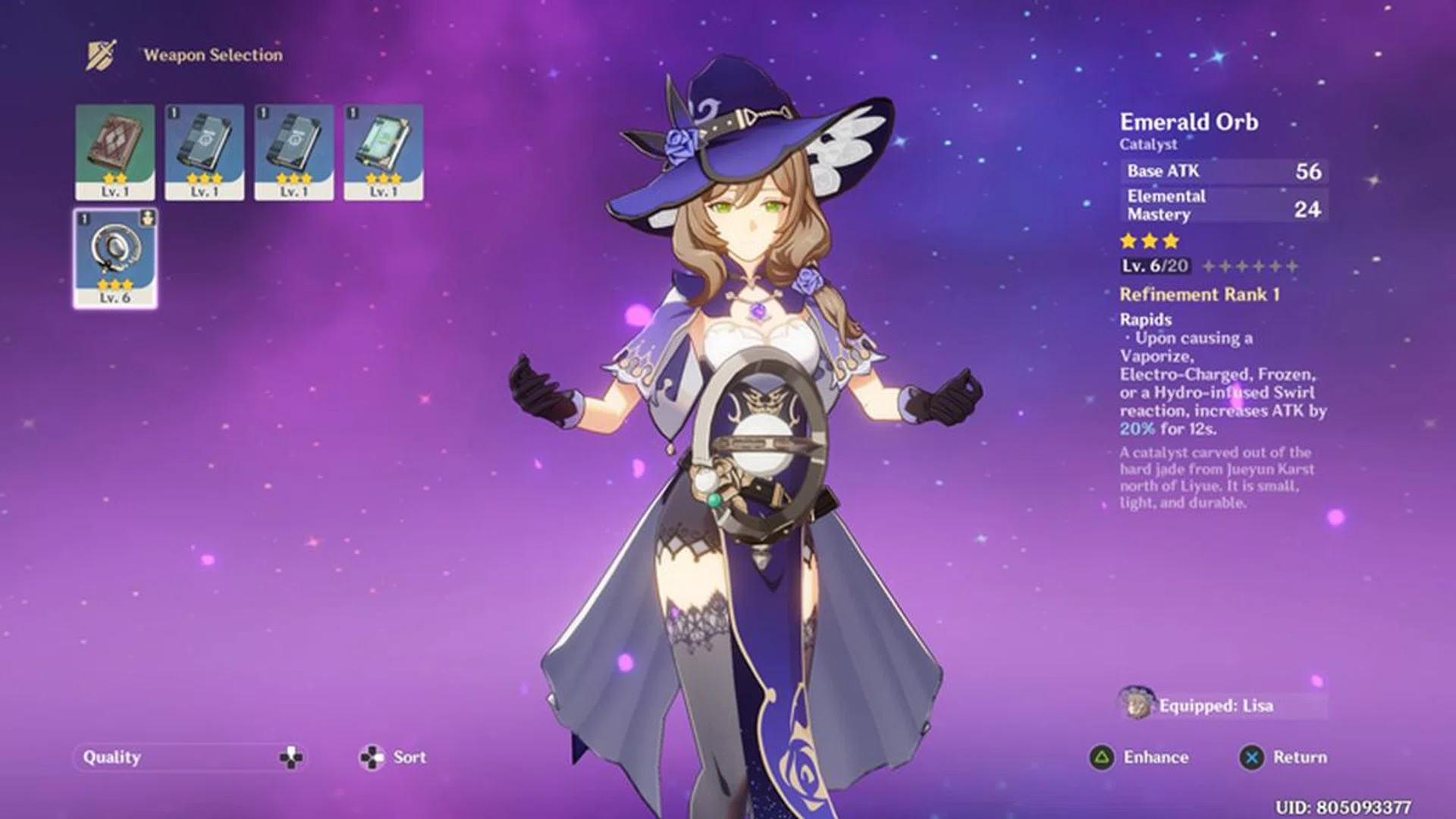The width and height of the screenshot is (1456, 819).
Task: Toggle the Sort order button
Action: coord(392,757)
